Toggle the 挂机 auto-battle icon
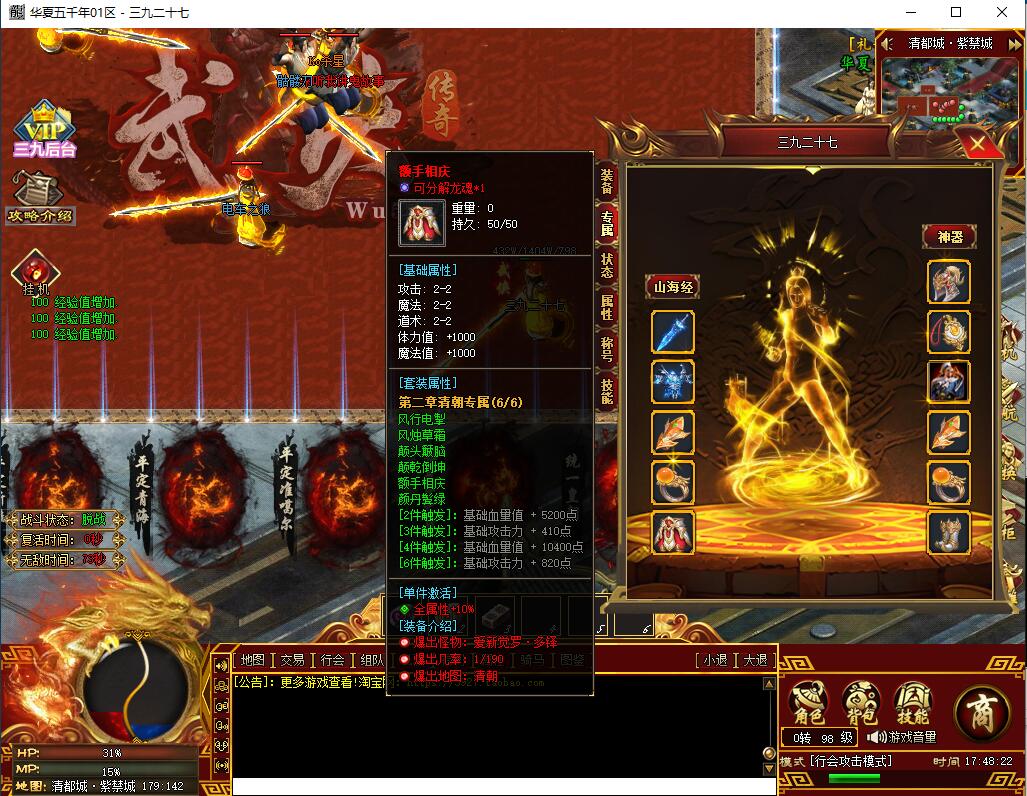 click(x=36, y=272)
